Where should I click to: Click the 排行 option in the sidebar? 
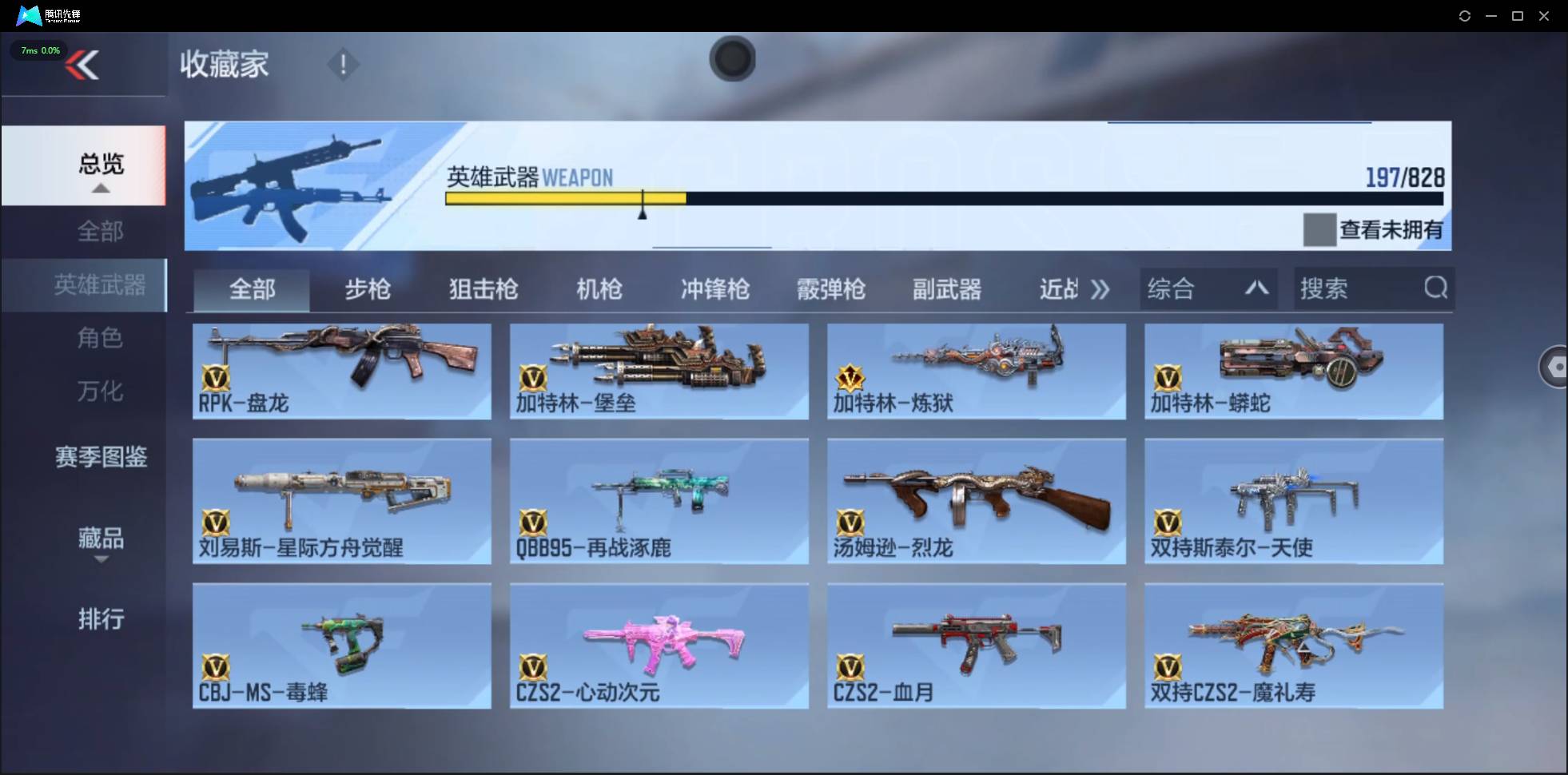101,619
